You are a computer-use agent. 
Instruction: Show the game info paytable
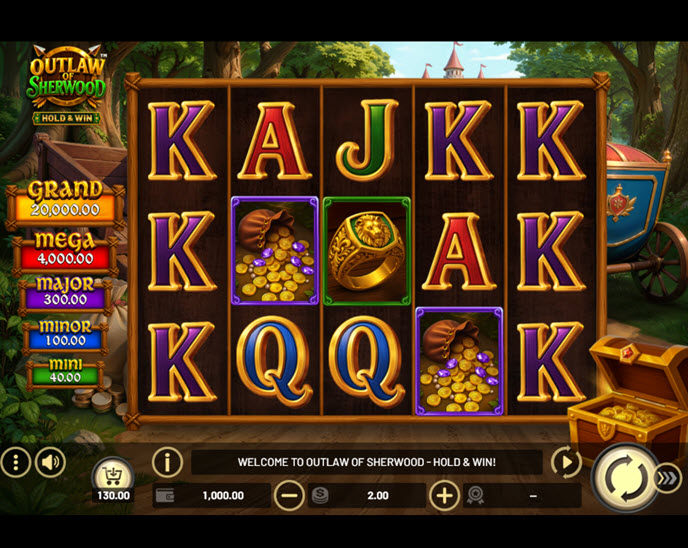[x=167, y=462]
